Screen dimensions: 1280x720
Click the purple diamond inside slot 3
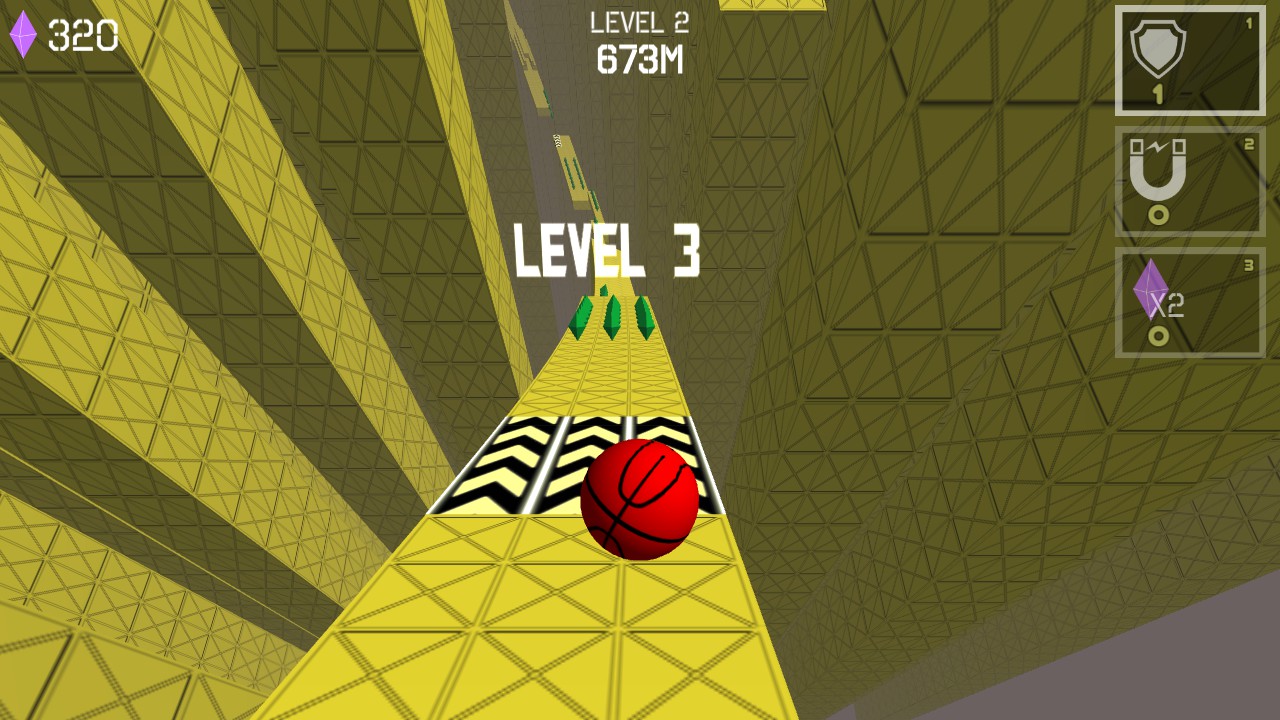tap(1152, 292)
